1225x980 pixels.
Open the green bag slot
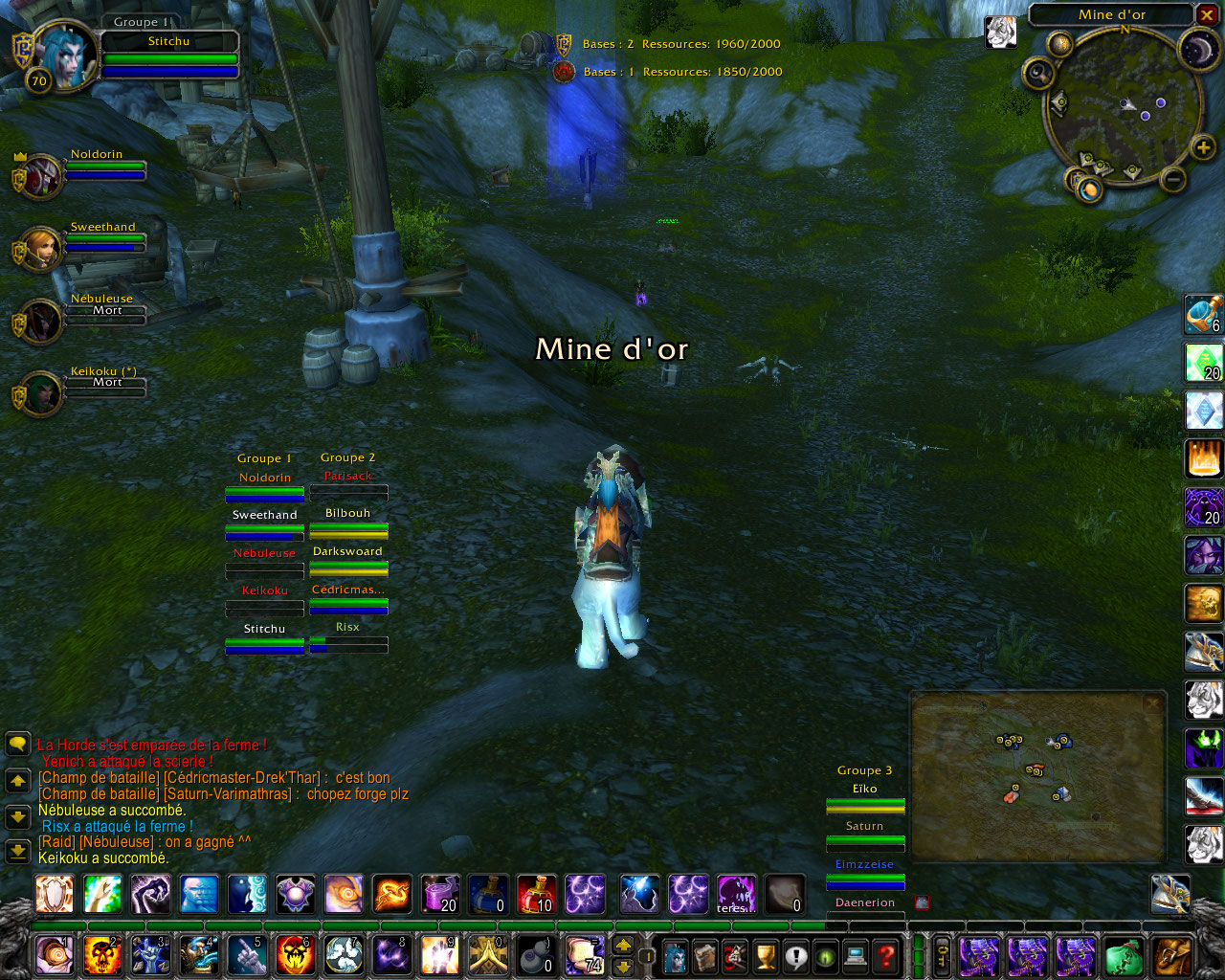1125,955
